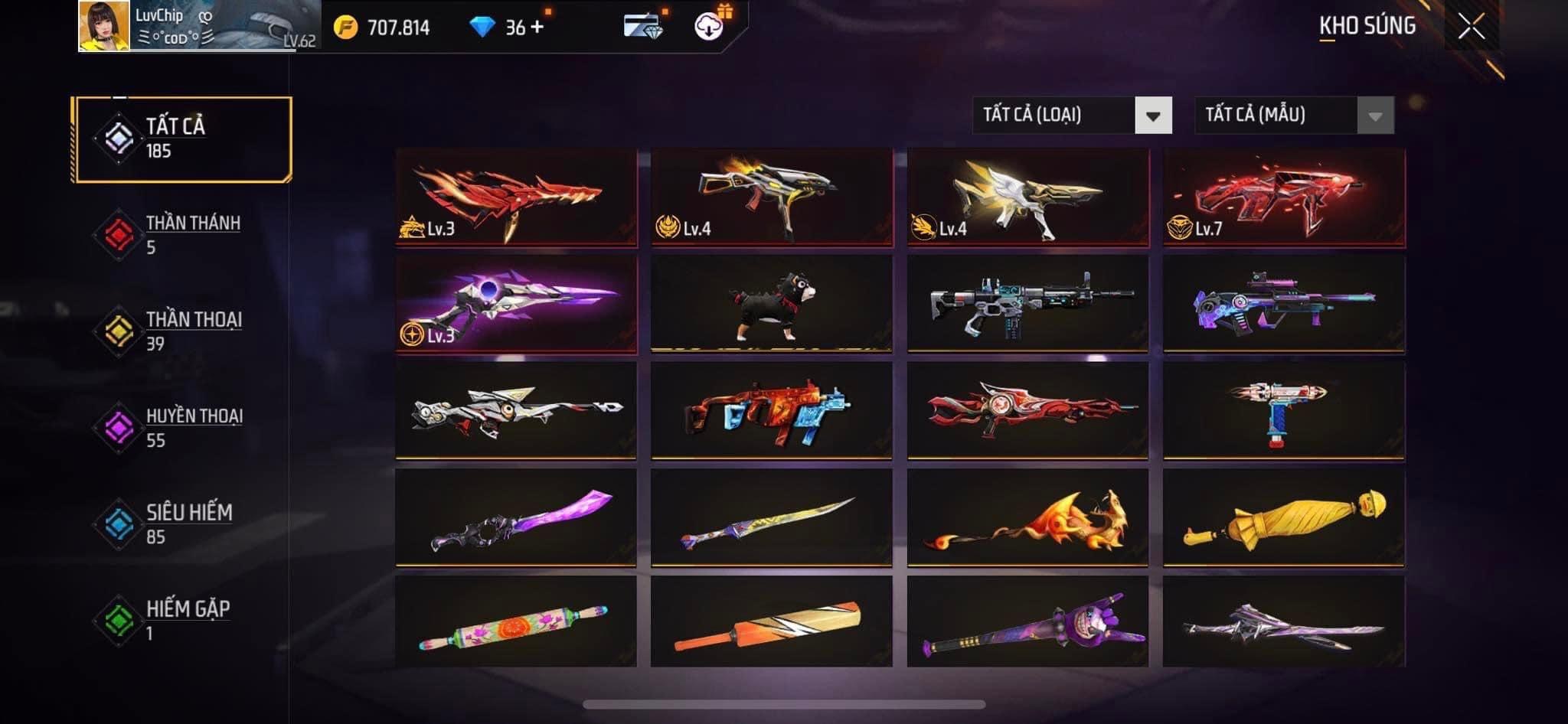Select the floral rolling pin skin
Image resolution: width=1568 pixels, height=724 pixels.
point(516,623)
